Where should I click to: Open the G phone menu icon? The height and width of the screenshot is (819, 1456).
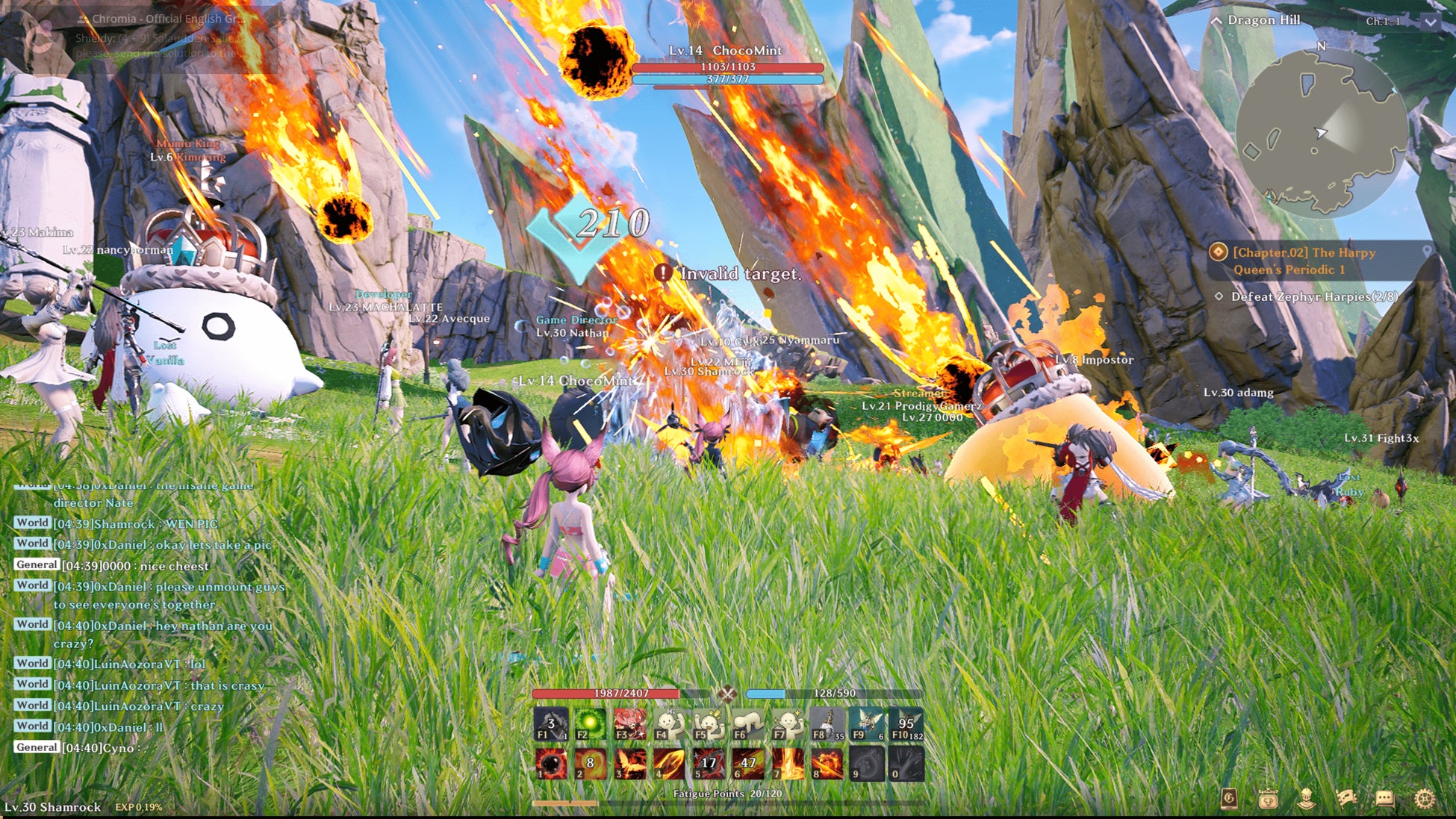pos(1228,799)
